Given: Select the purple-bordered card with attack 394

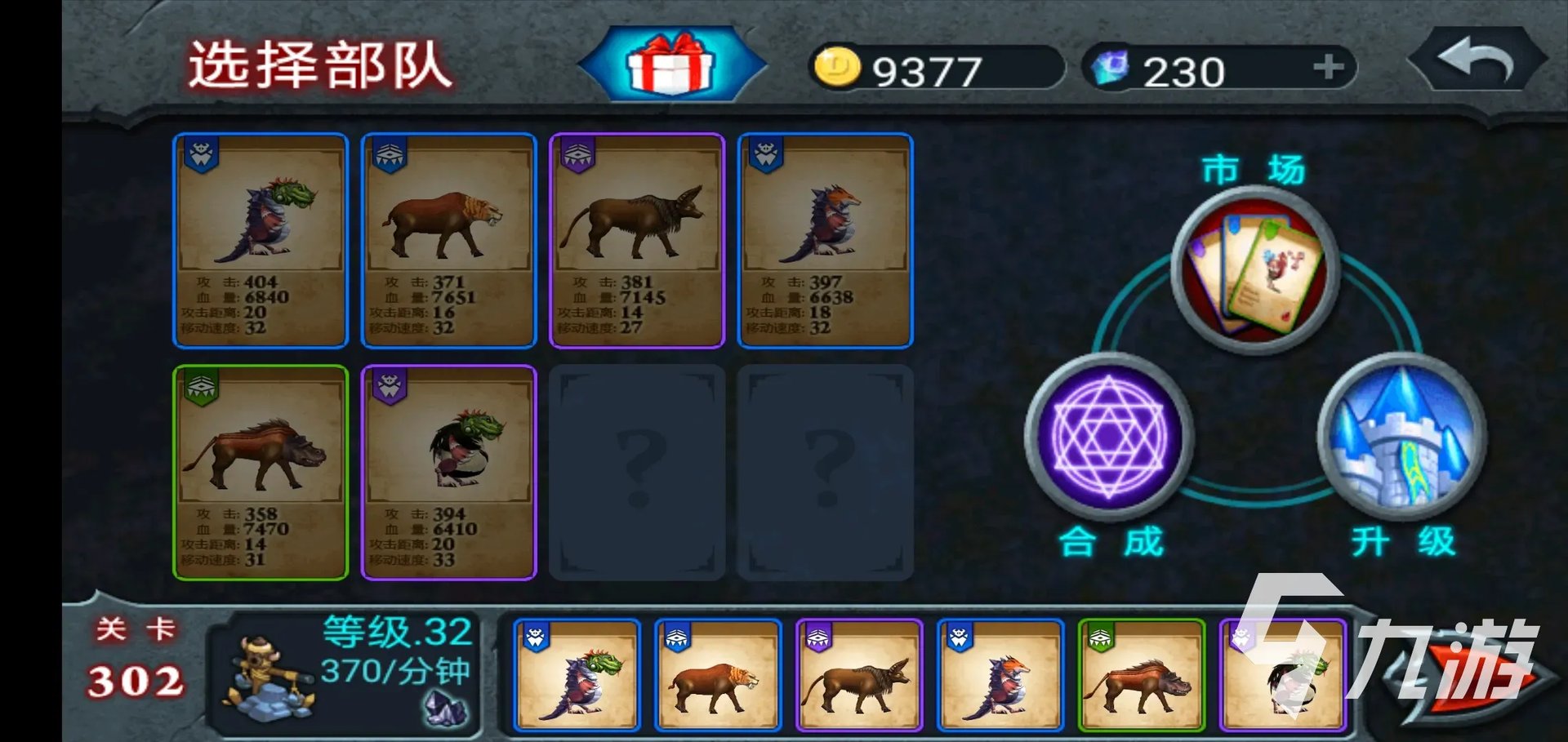Looking at the screenshot, I should tap(448, 472).
